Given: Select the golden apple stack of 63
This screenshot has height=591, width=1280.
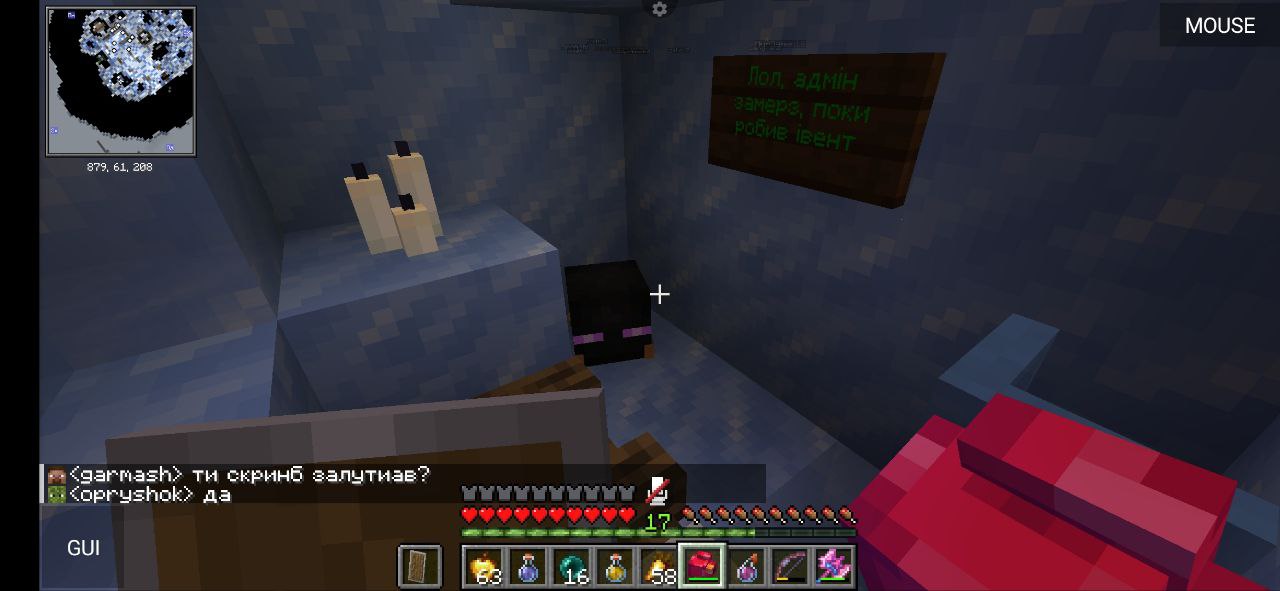Looking at the screenshot, I should coord(485,567).
